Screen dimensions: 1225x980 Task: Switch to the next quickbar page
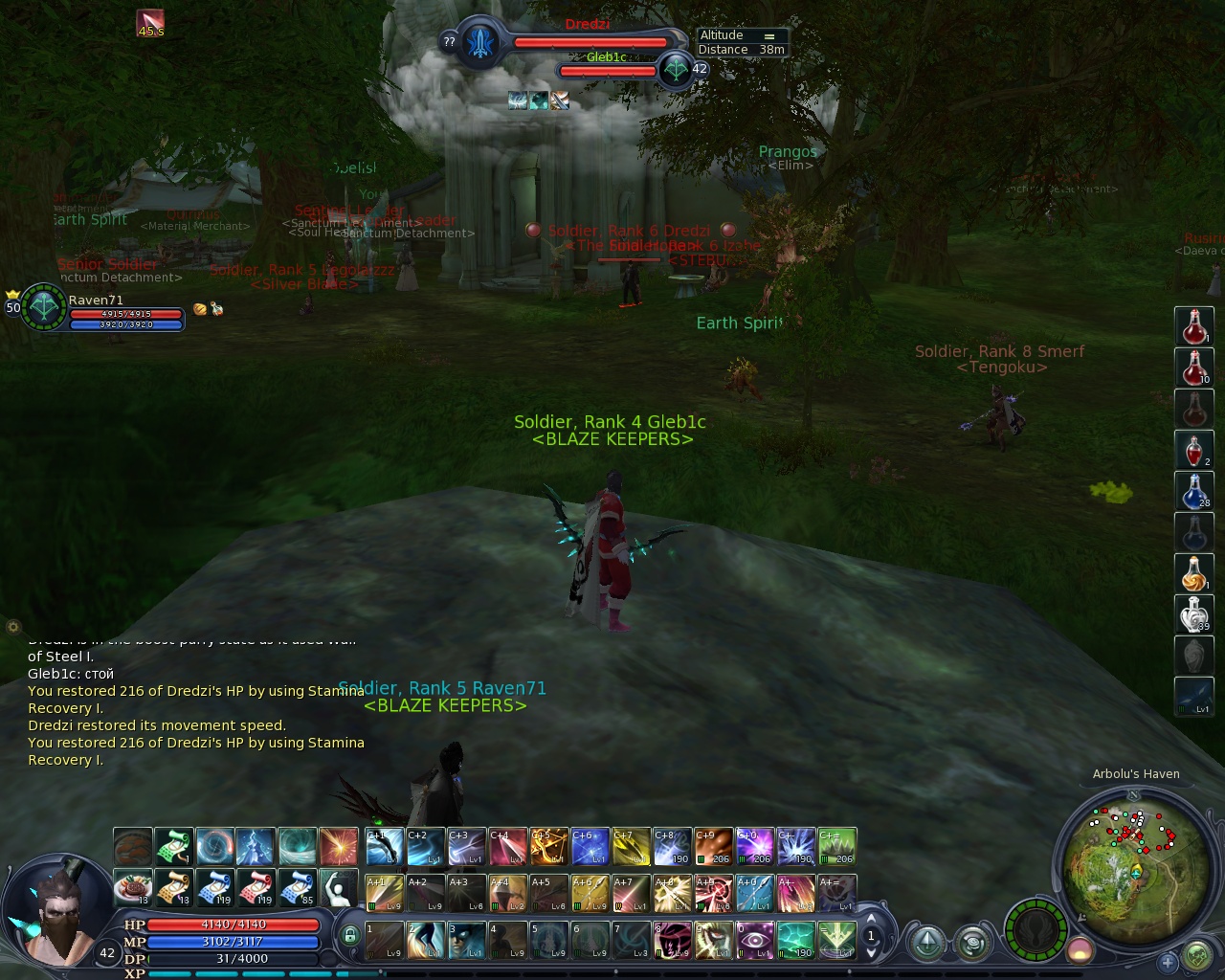pos(871,953)
